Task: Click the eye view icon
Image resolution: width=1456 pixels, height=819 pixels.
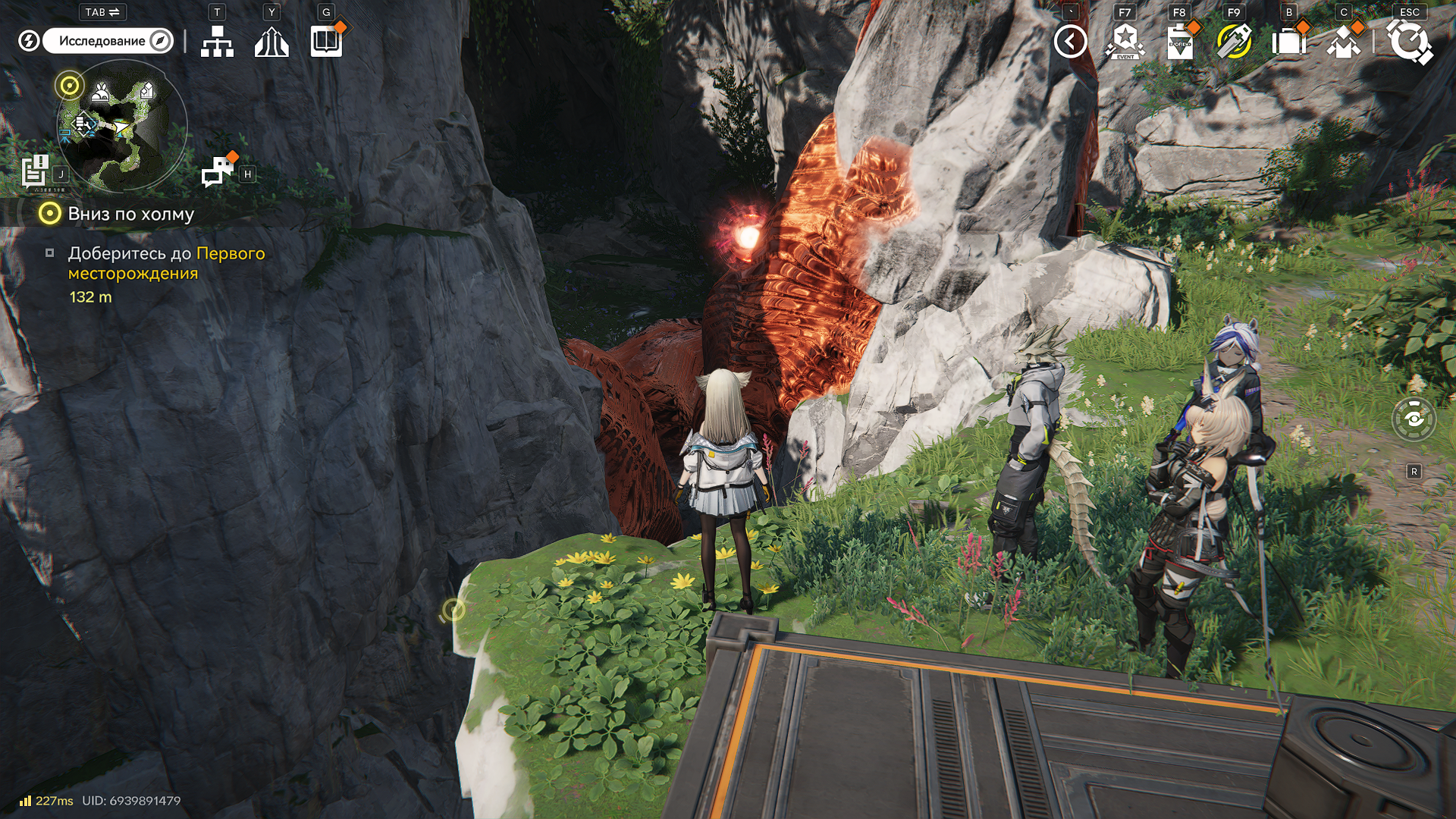Action: [x=1414, y=419]
